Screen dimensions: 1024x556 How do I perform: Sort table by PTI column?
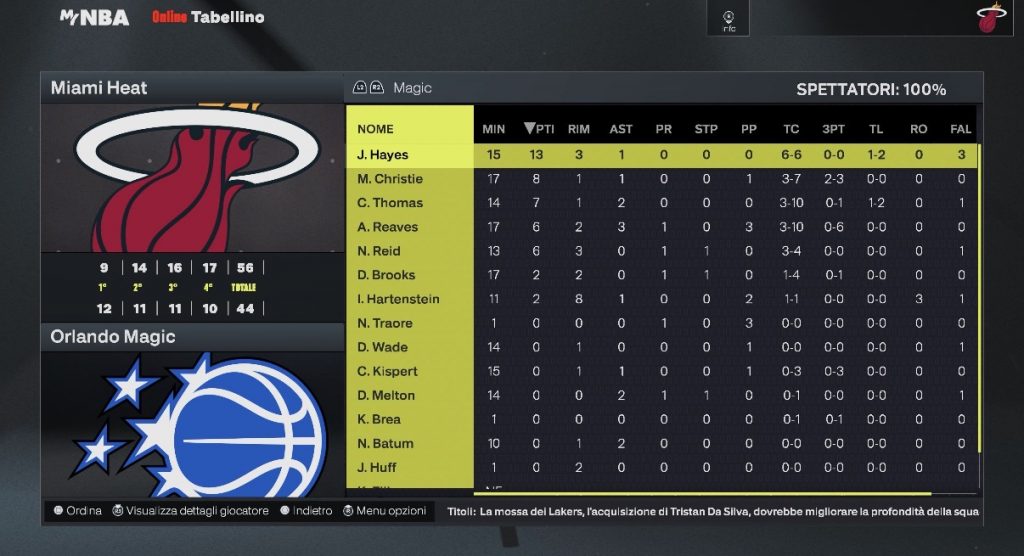click(x=539, y=129)
